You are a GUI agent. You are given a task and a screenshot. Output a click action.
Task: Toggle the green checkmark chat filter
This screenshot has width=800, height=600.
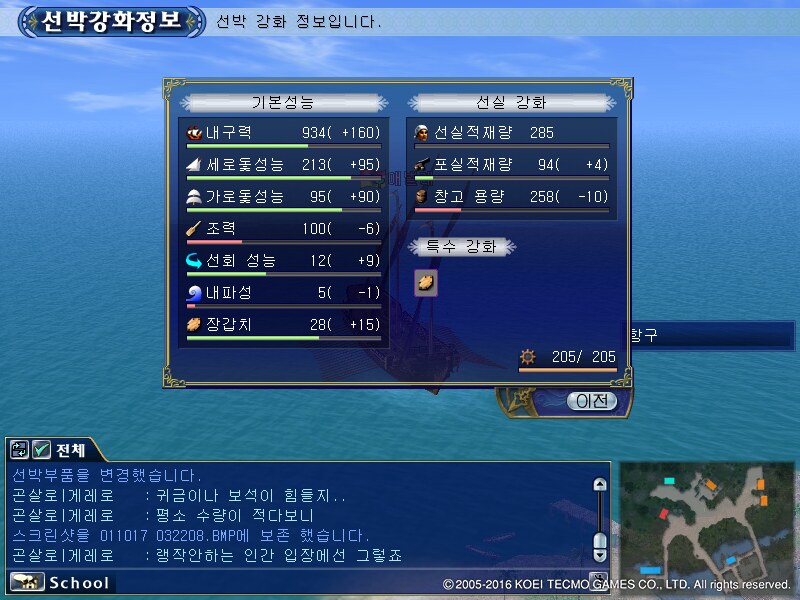tap(42, 450)
